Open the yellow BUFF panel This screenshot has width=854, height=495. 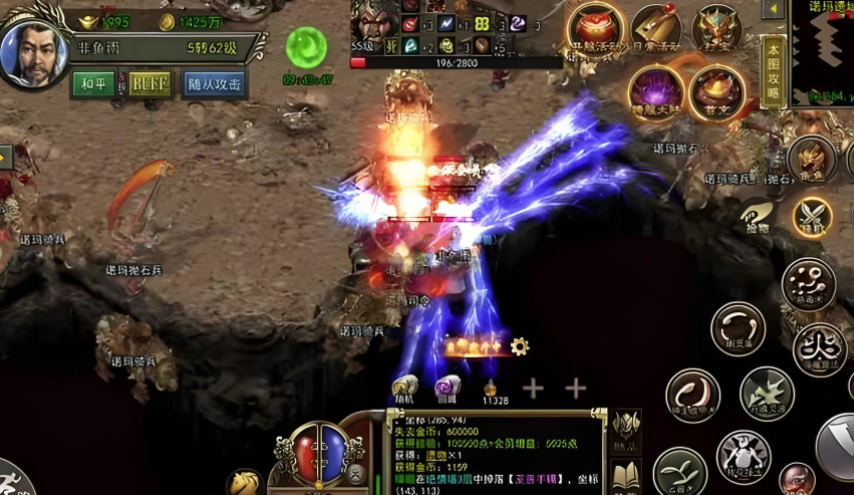pyautogui.click(x=149, y=84)
